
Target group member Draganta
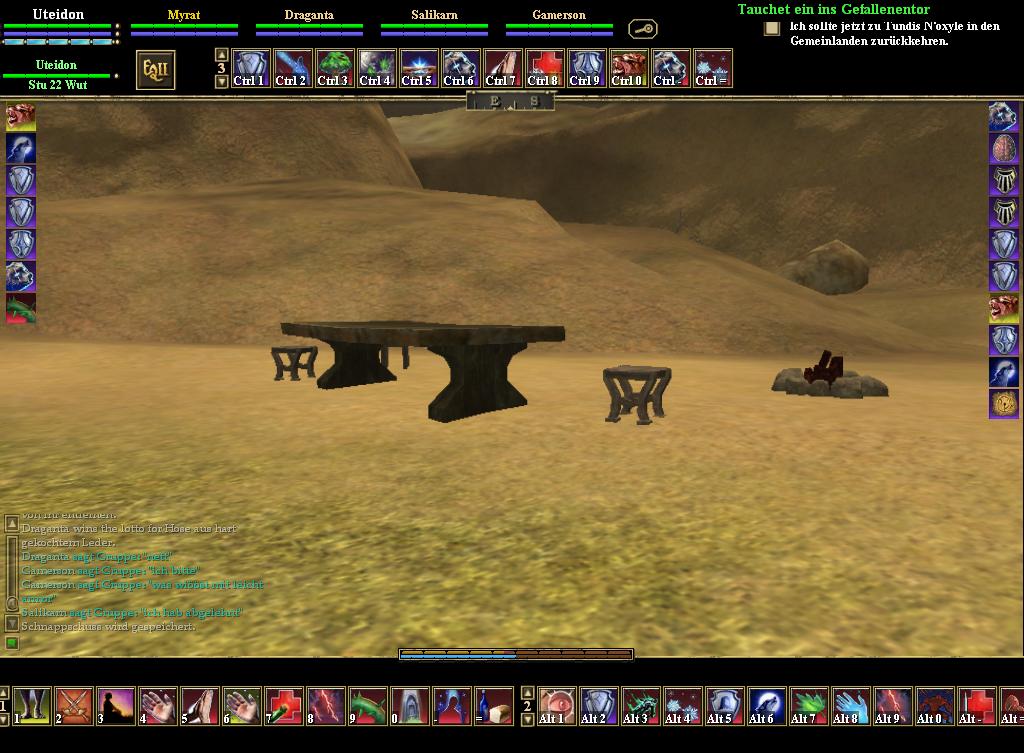tap(309, 16)
